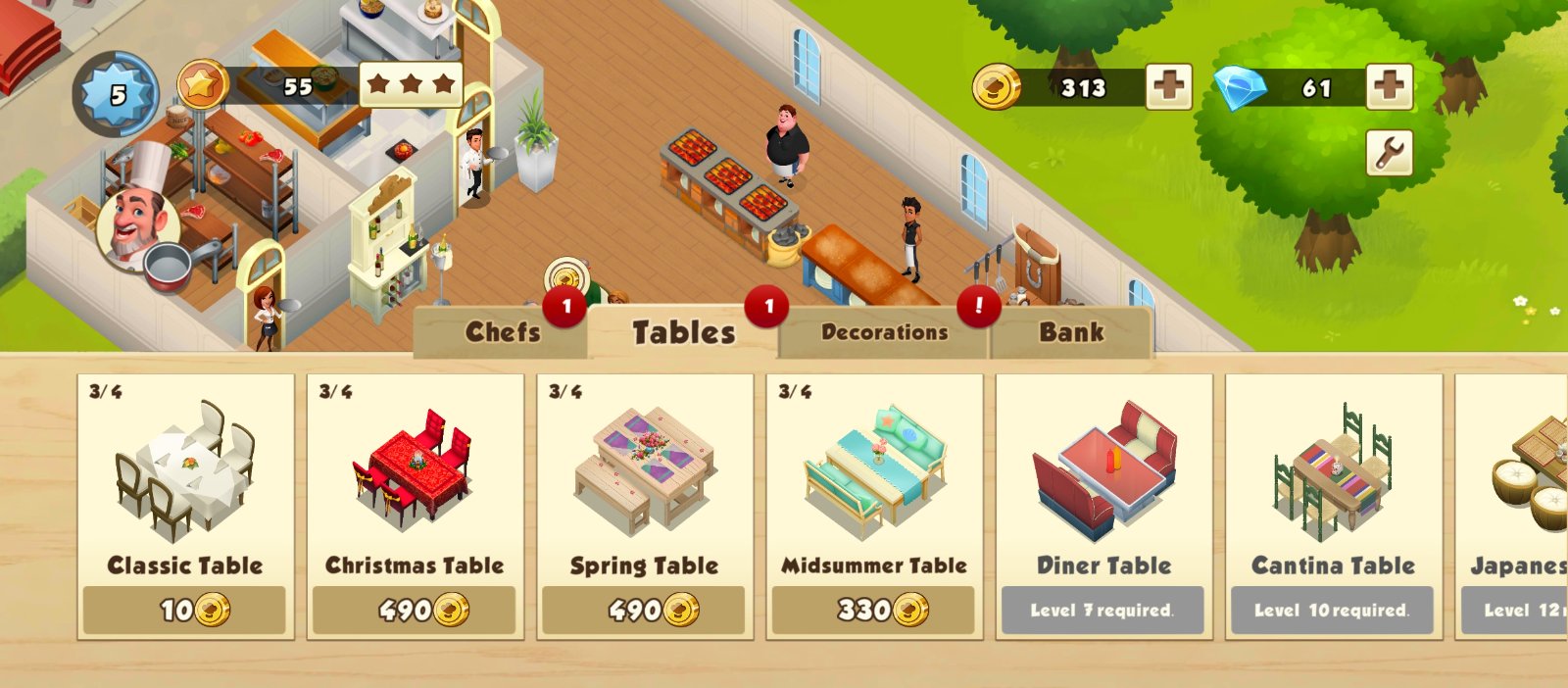
Task: Purchase the Midsummer Table for 330 coins
Action: click(873, 610)
